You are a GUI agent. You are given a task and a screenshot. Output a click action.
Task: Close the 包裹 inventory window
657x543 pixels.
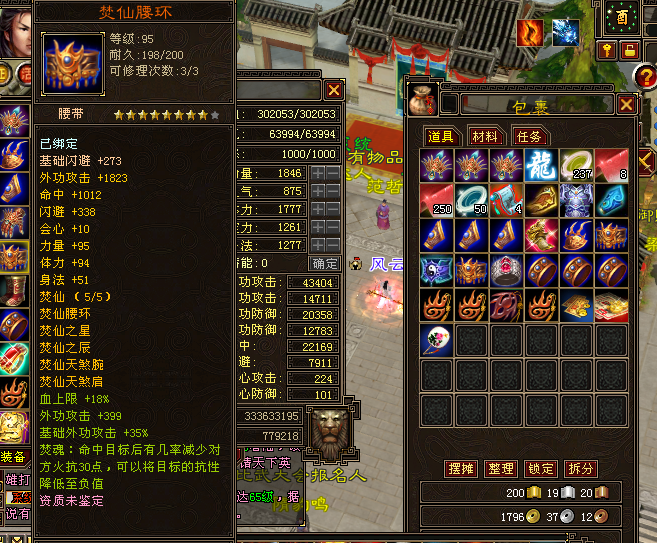(626, 104)
